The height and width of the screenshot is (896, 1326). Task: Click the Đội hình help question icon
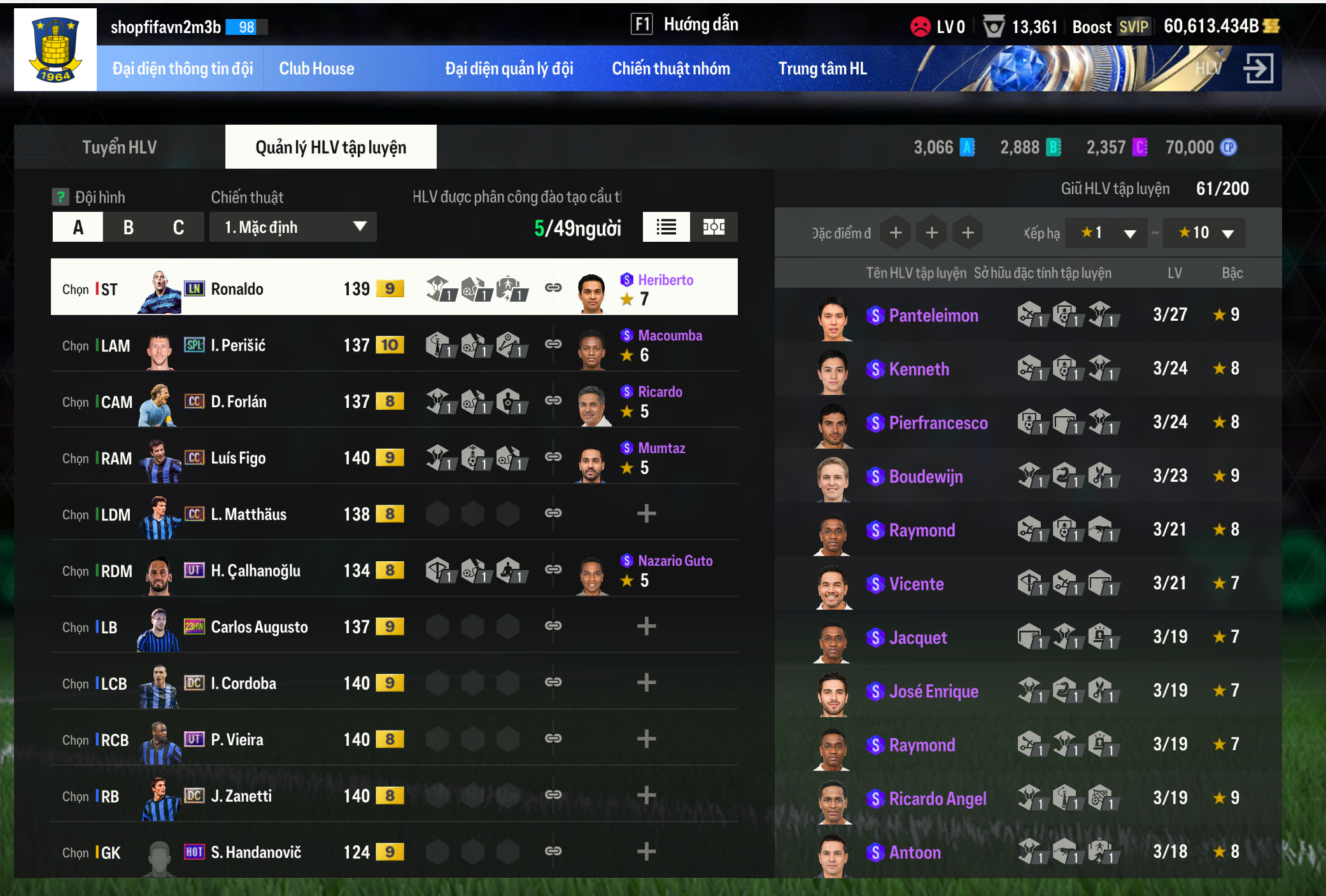pyautogui.click(x=60, y=197)
